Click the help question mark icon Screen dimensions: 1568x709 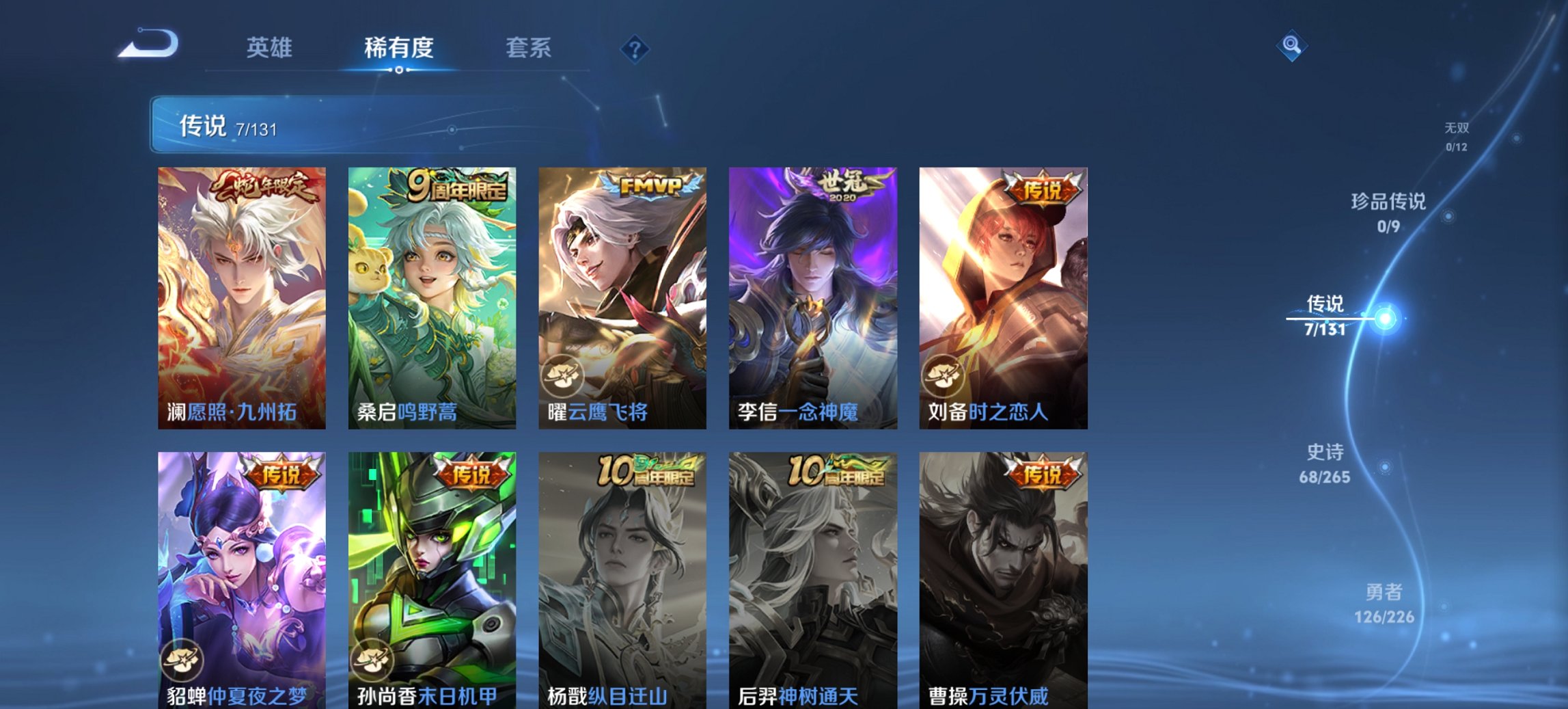tap(634, 48)
